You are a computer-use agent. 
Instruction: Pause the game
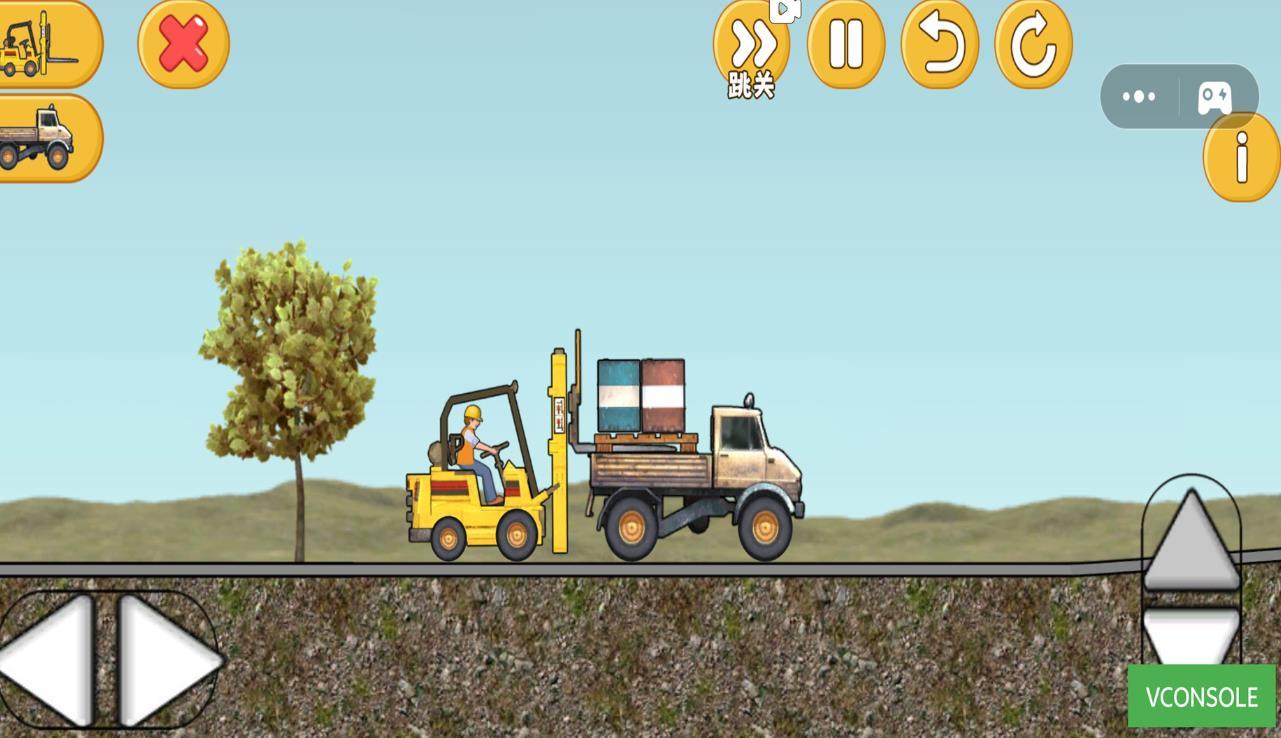844,44
